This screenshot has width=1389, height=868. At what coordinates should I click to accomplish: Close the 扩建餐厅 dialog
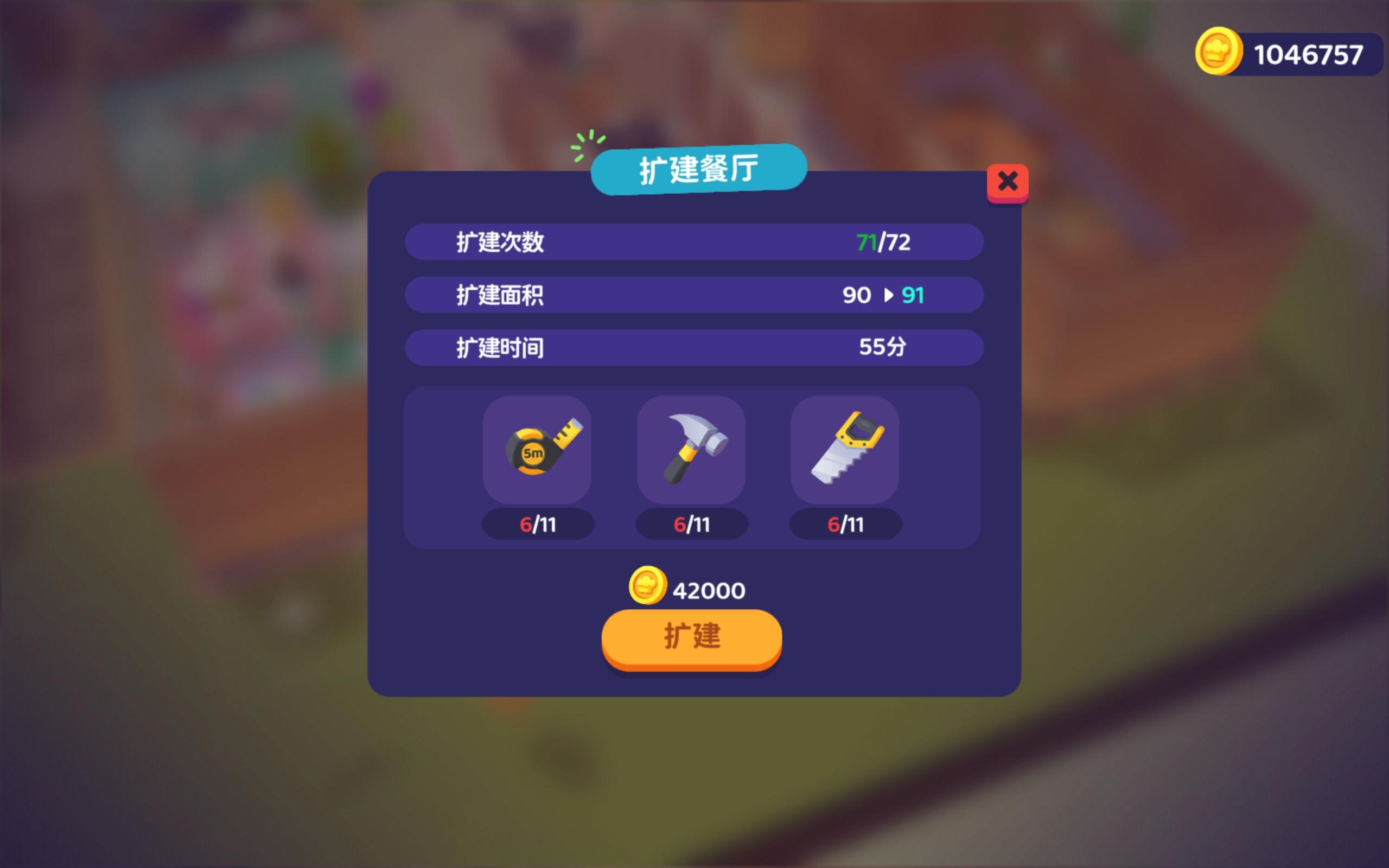(x=1008, y=181)
